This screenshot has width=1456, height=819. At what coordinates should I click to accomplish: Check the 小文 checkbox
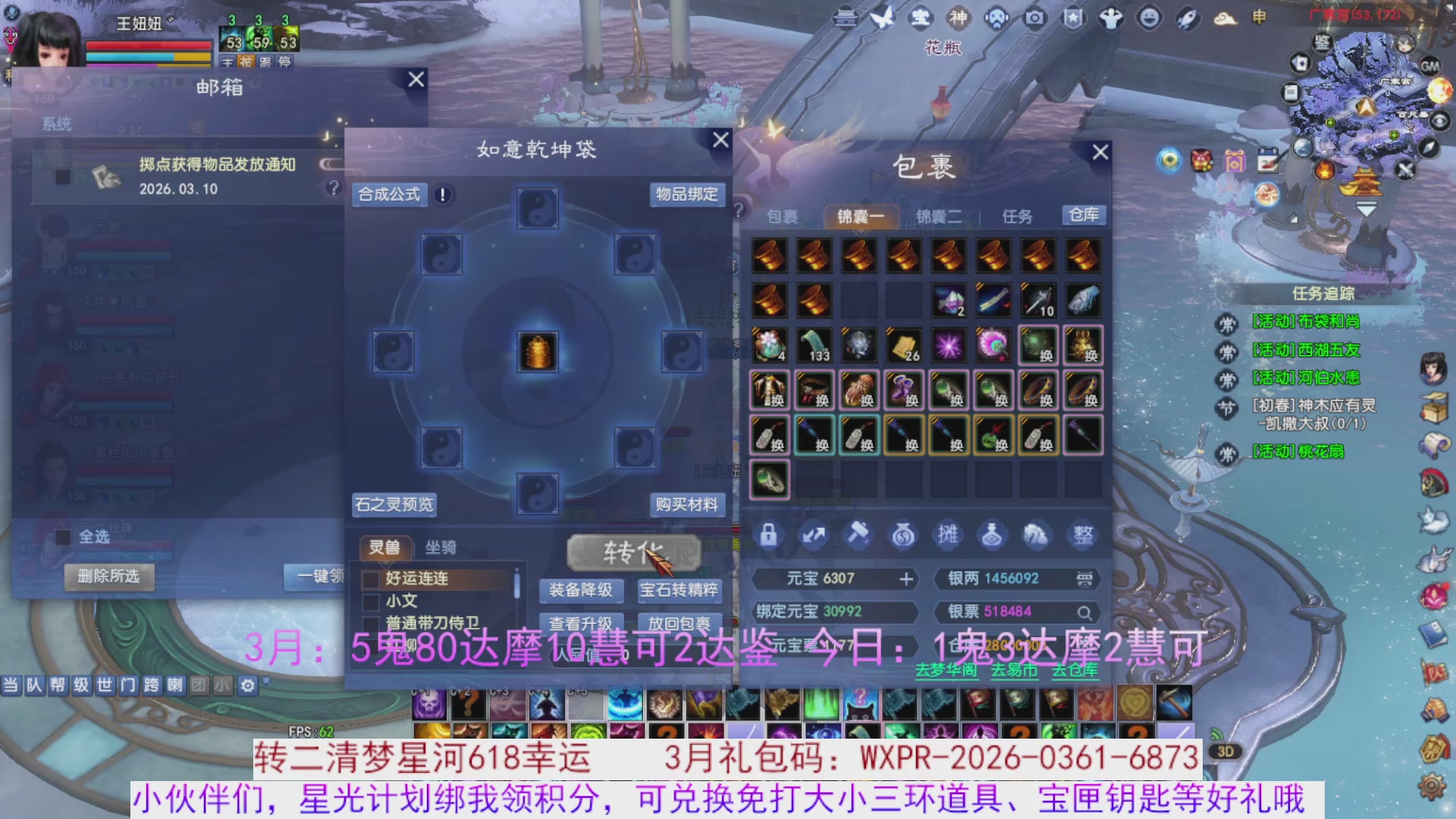pyautogui.click(x=369, y=600)
